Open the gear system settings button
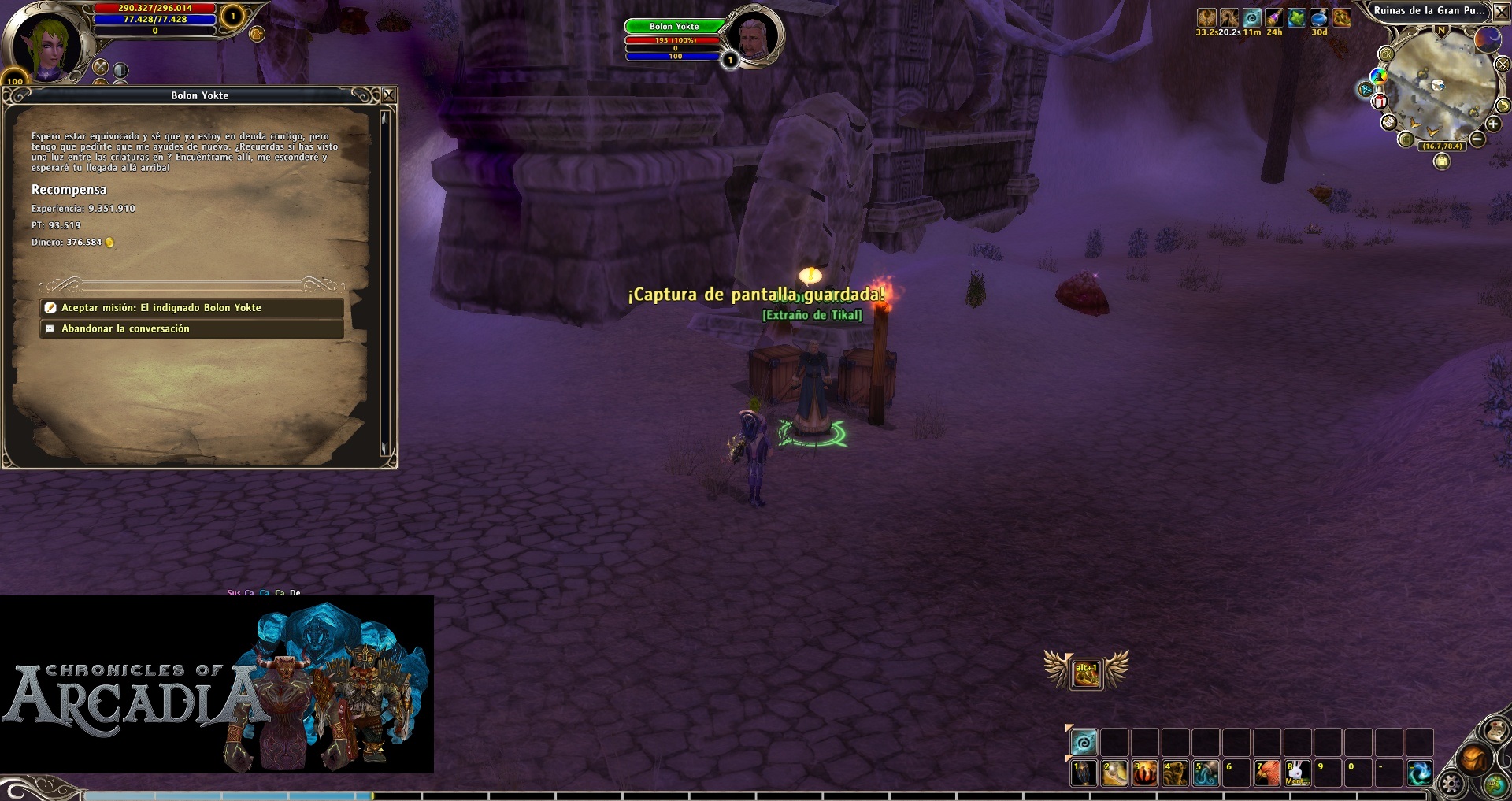1512x801 pixels. pyautogui.click(x=1451, y=783)
